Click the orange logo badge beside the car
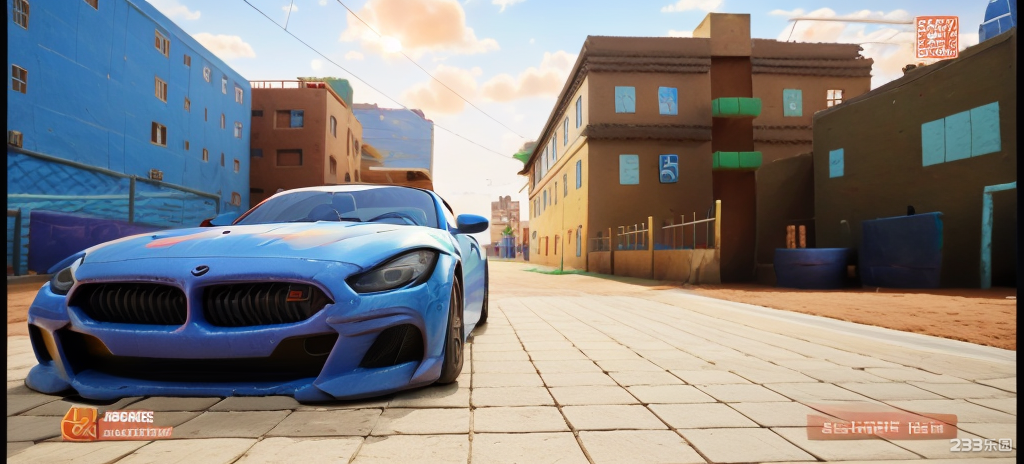The image size is (1024, 464). (80, 424)
